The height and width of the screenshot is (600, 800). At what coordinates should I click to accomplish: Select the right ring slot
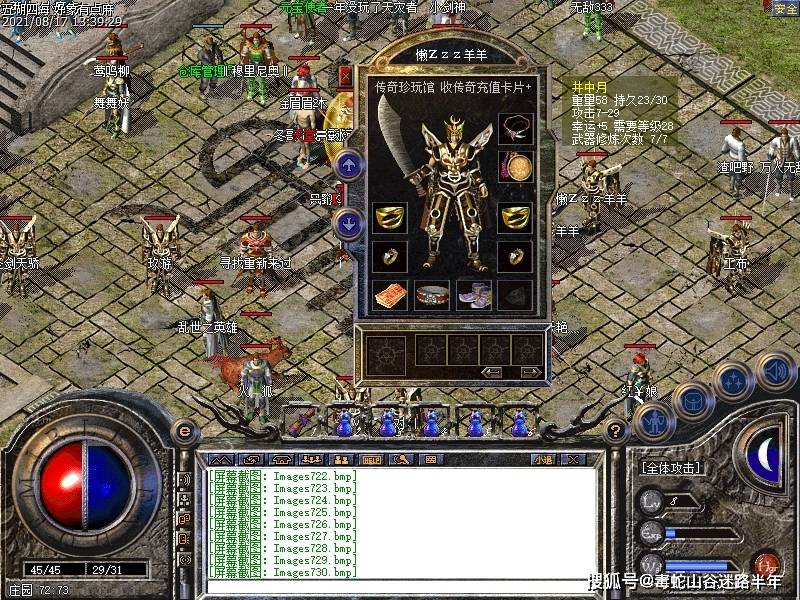click(515, 256)
